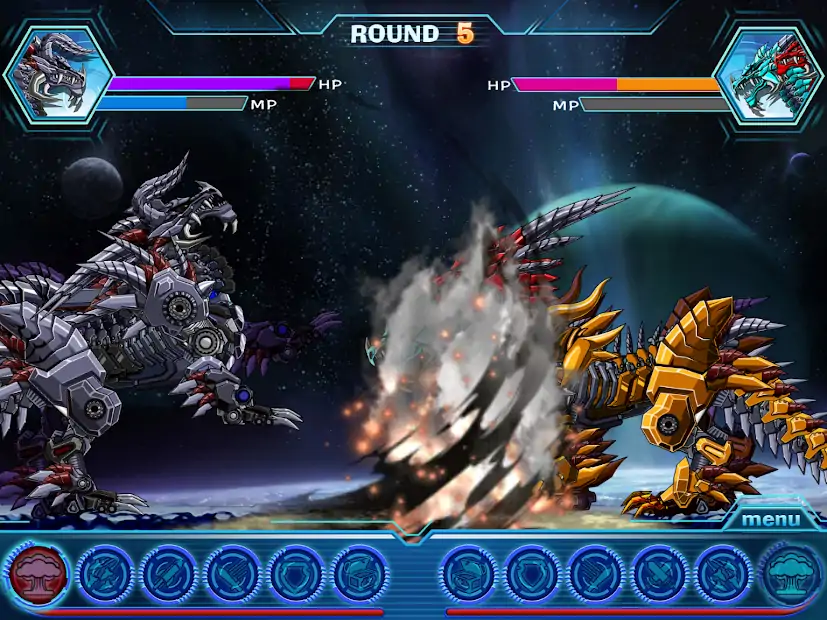Click the teal dinosaur robot portrait
The height and width of the screenshot is (620, 827).
point(768,76)
